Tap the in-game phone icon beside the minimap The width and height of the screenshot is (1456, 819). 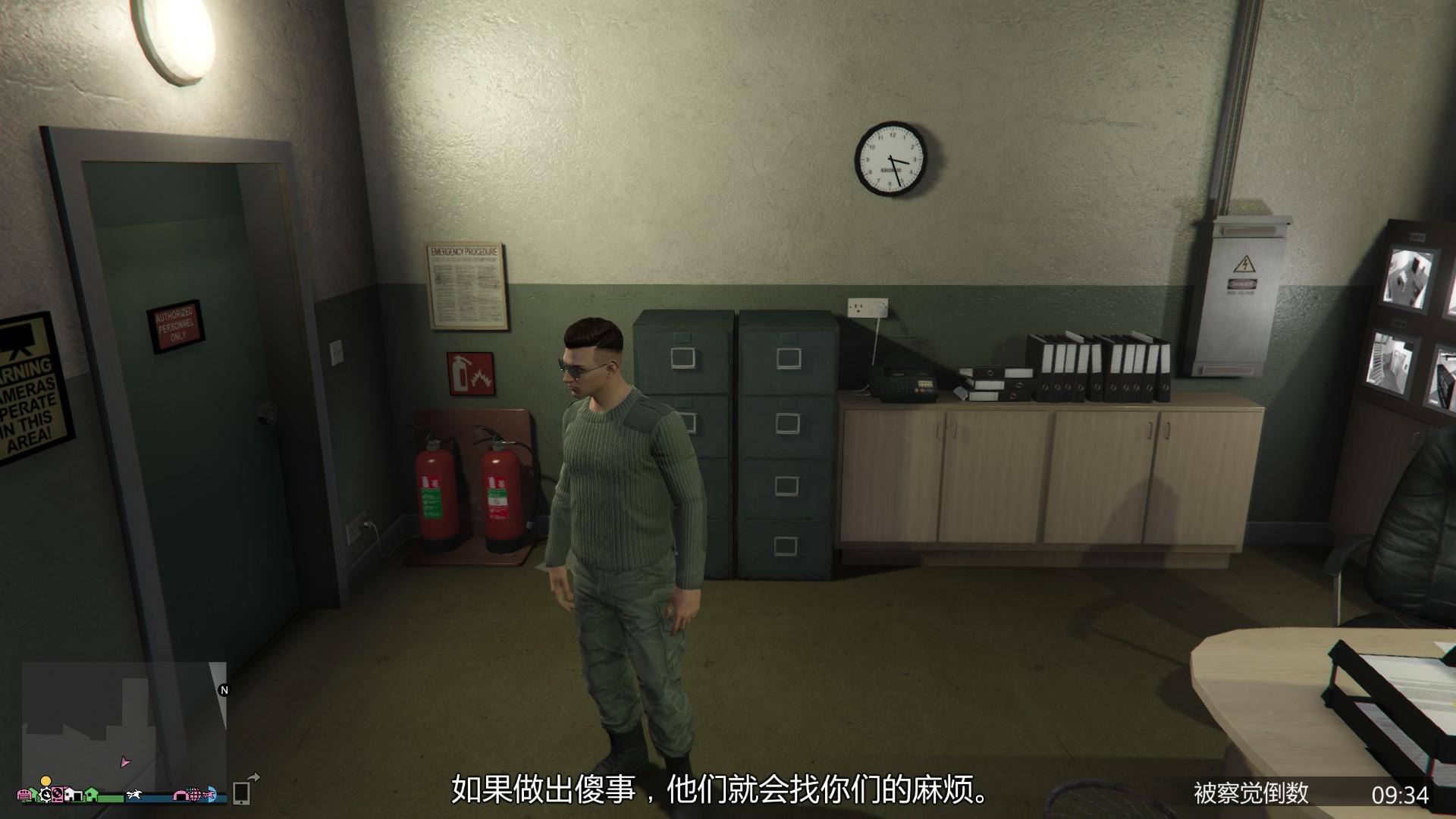pos(242,794)
